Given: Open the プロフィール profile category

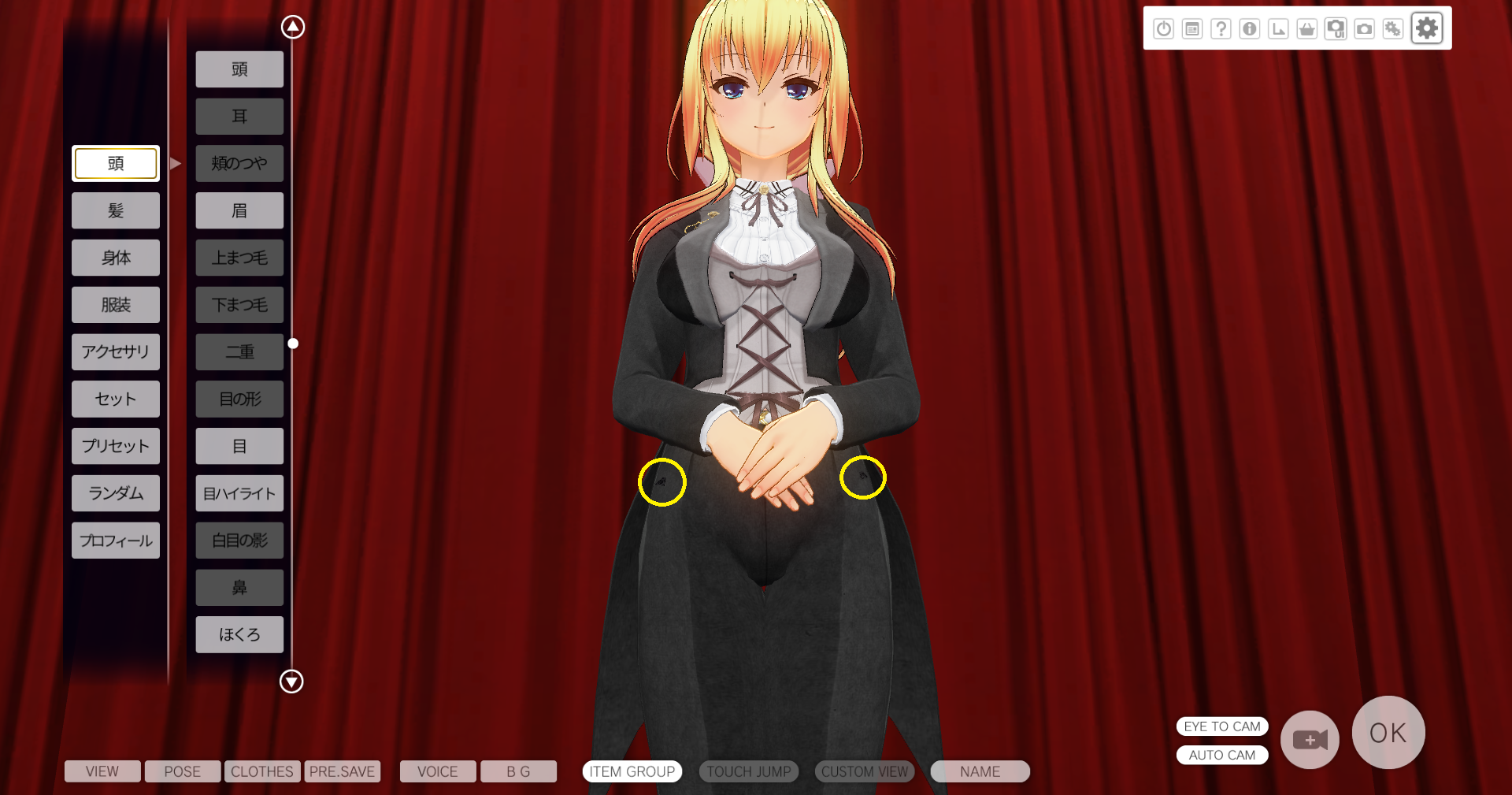Looking at the screenshot, I should click(116, 541).
